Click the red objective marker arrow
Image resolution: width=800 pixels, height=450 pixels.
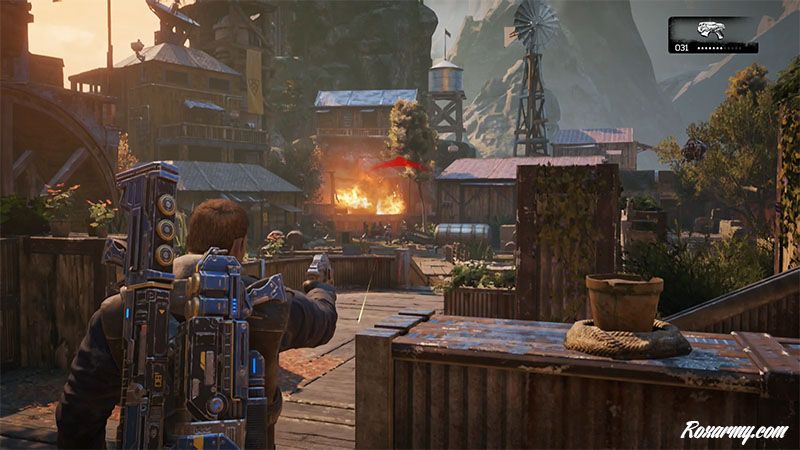pos(395,163)
